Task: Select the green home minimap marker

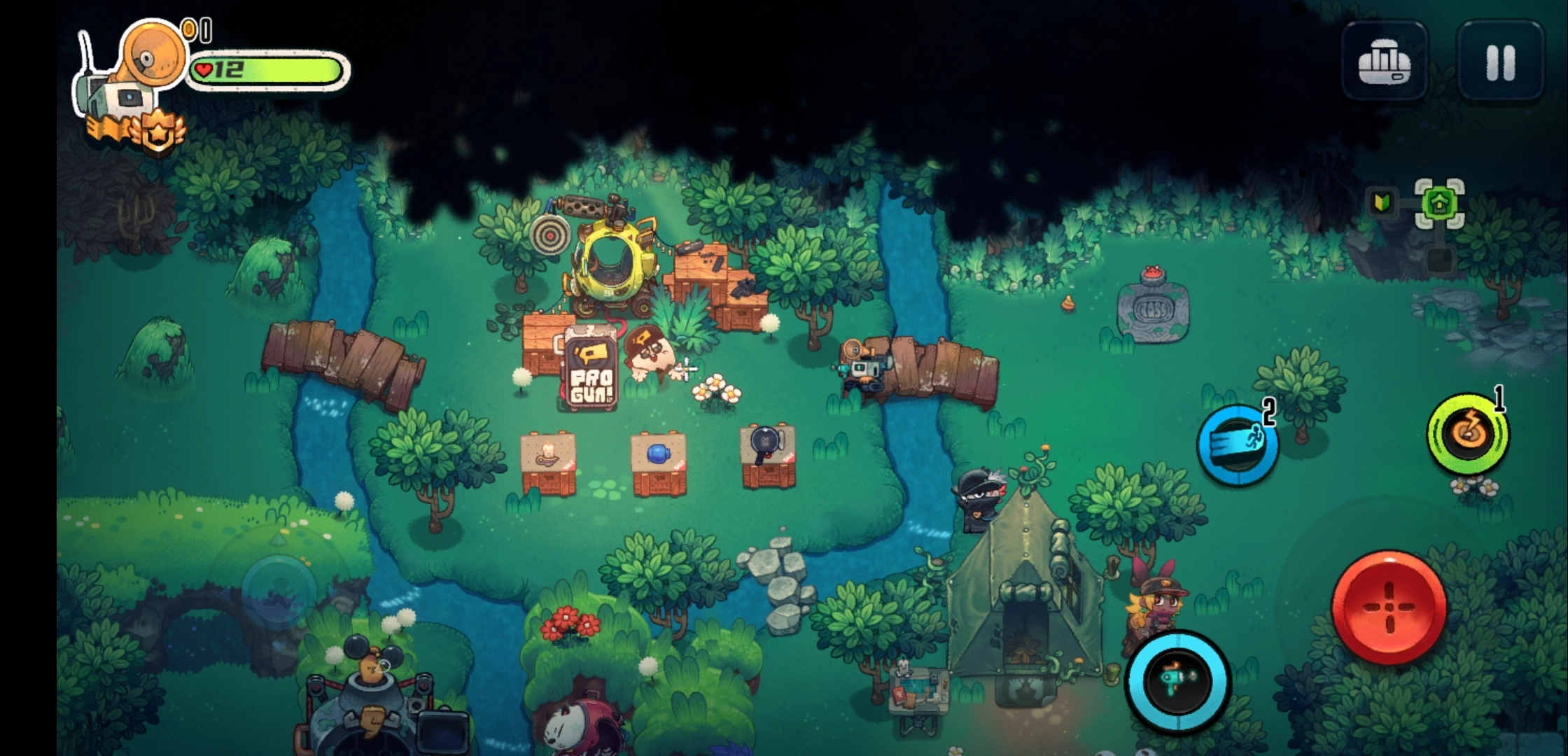Action: [1439, 204]
